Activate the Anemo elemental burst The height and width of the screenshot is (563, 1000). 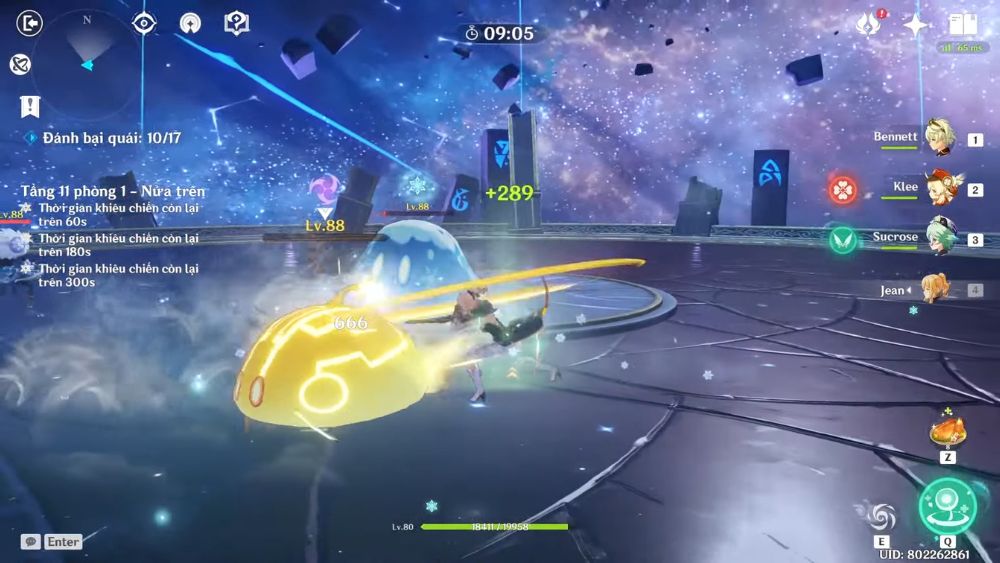click(x=945, y=504)
